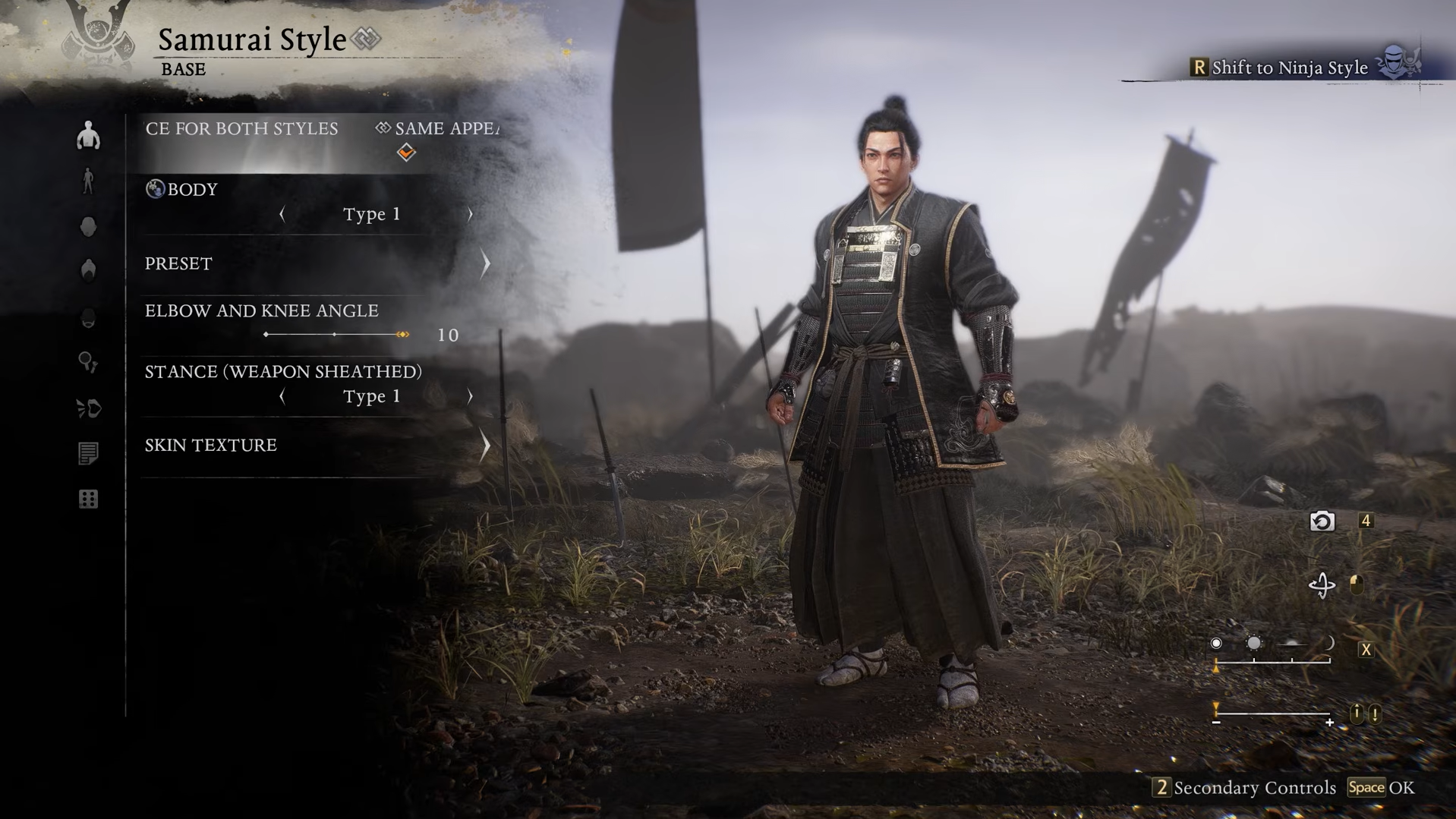Open the document notes category icon
This screenshot has width=1456, height=819.
point(88,454)
